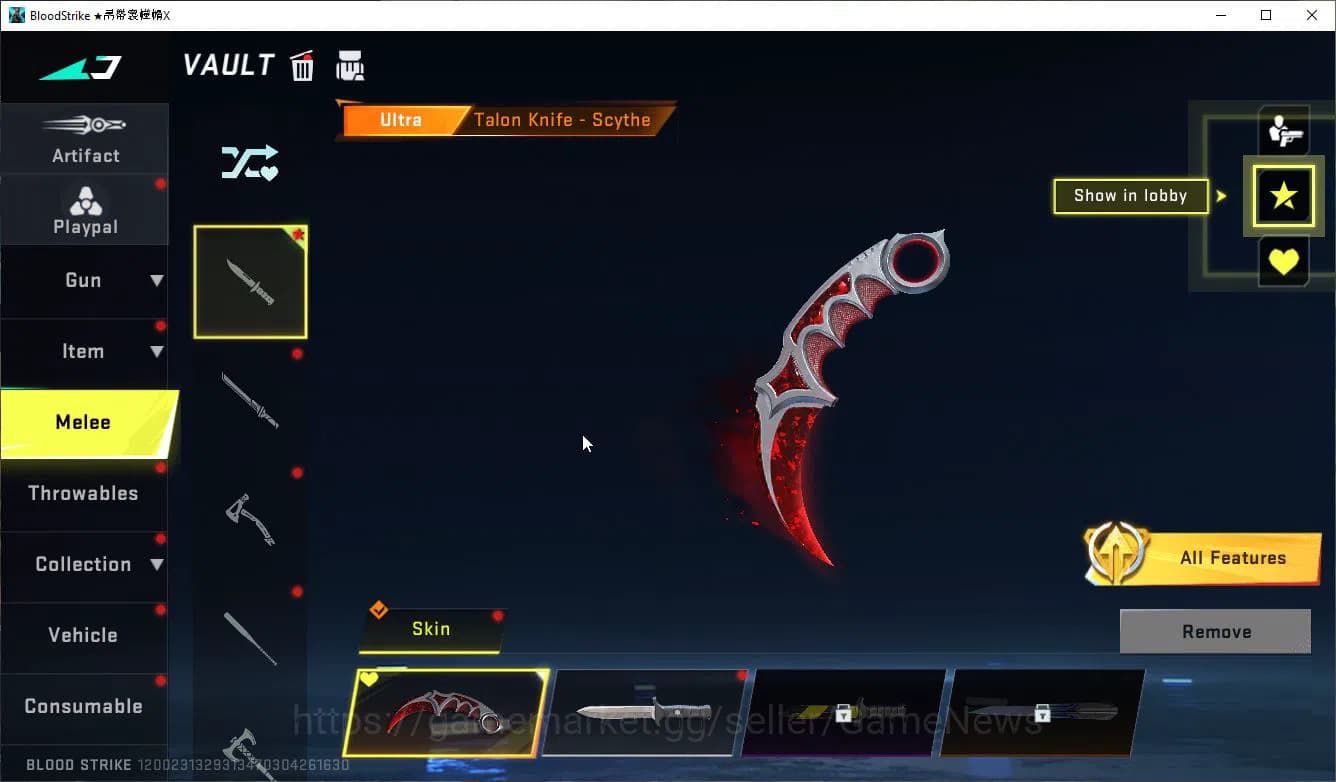Expand the Collection category
The height and width of the screenshot is (782, 1336).
(85, 564)
